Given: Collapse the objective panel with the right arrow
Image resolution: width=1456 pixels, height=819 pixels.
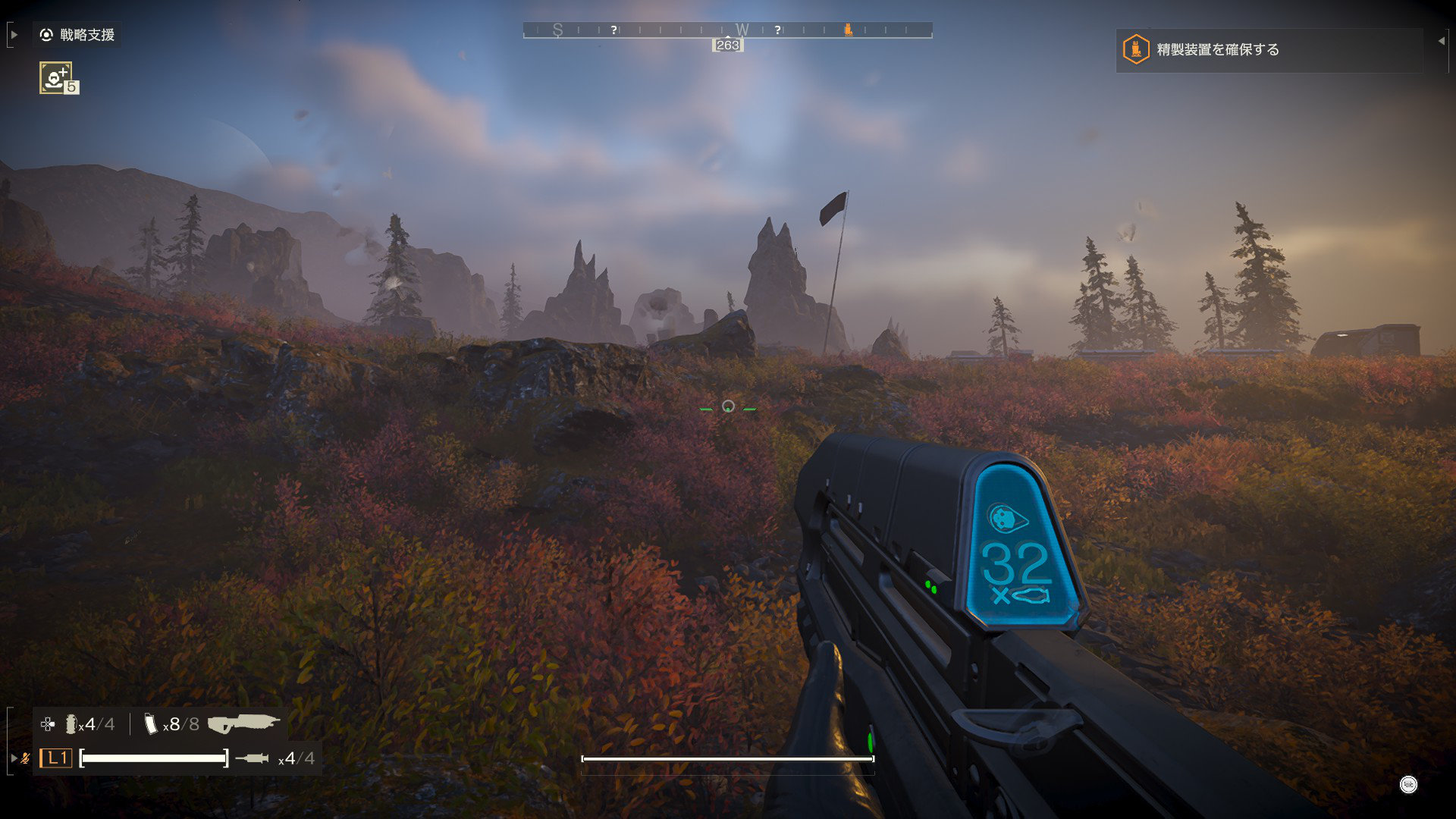Looking at the screenshot, I should (x=1441, y=41).
